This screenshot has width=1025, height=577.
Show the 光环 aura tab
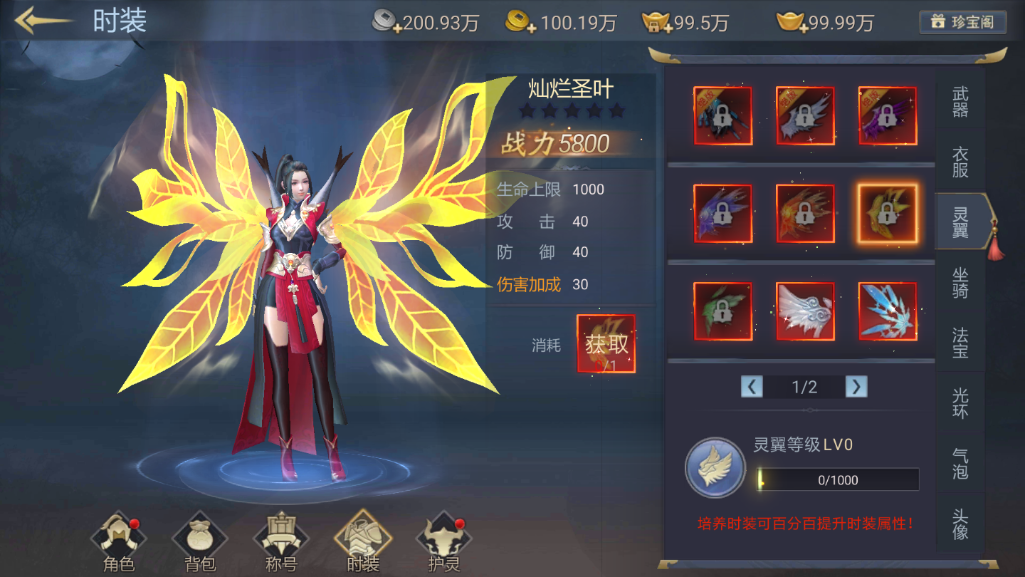click(x=960, y=403)
